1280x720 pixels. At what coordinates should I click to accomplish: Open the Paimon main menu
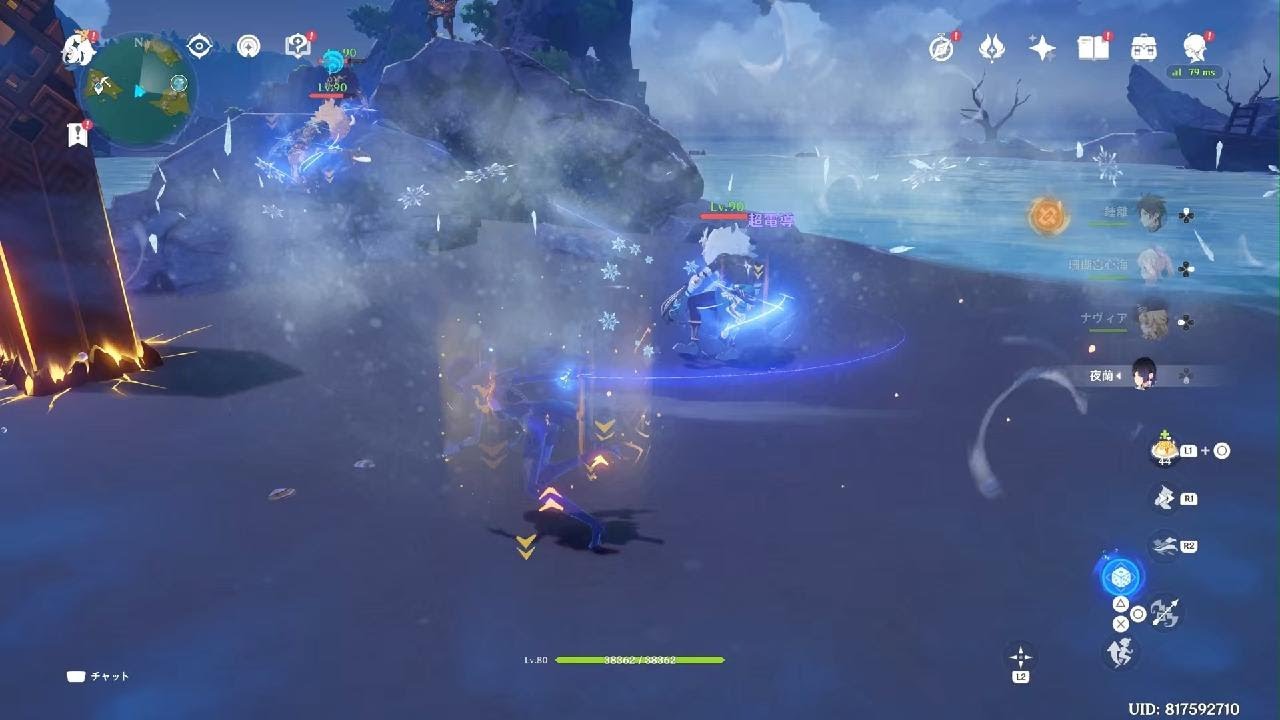(x=77, y=47)
